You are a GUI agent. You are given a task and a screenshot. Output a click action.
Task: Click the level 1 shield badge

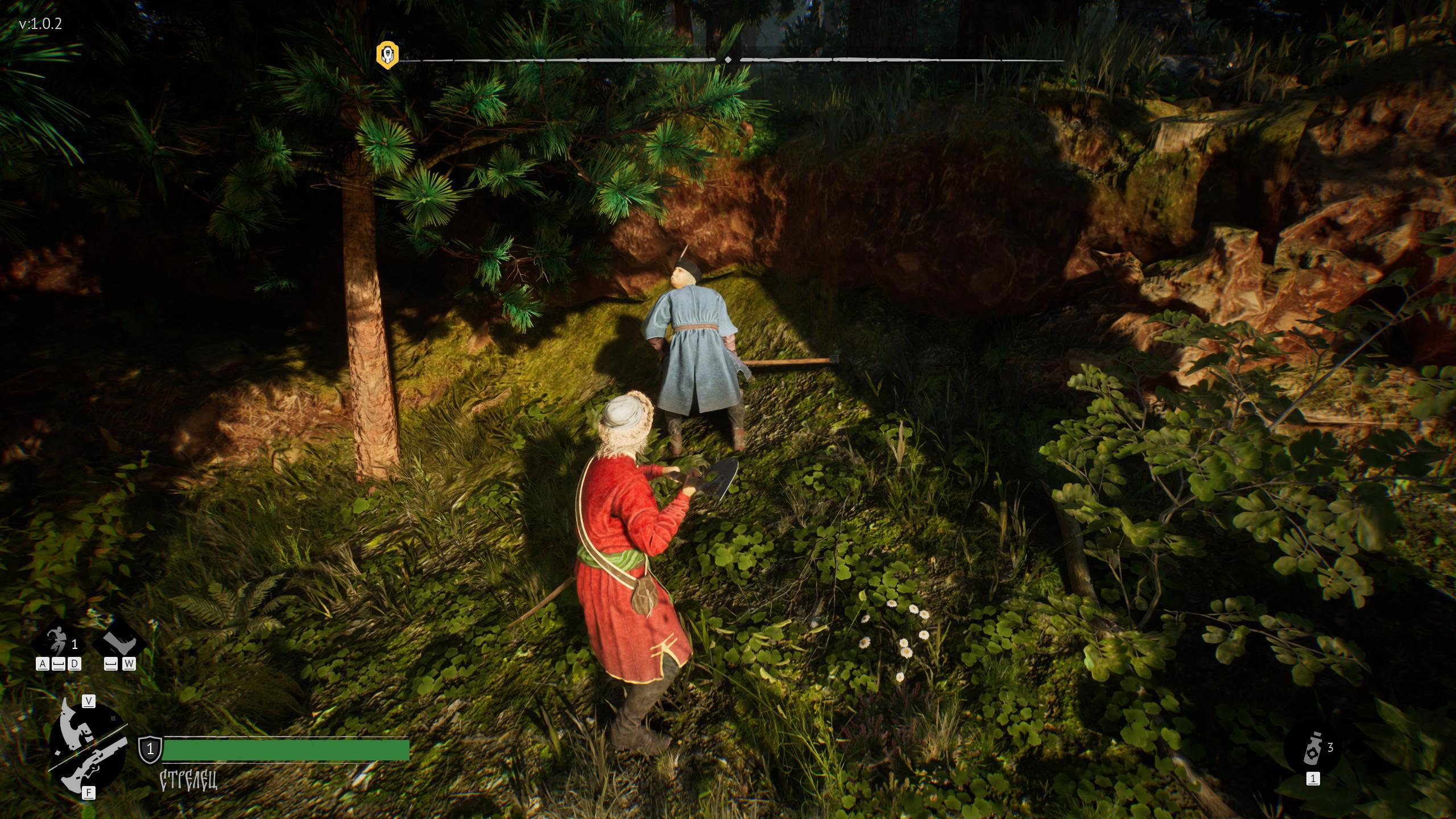(150, 749)
